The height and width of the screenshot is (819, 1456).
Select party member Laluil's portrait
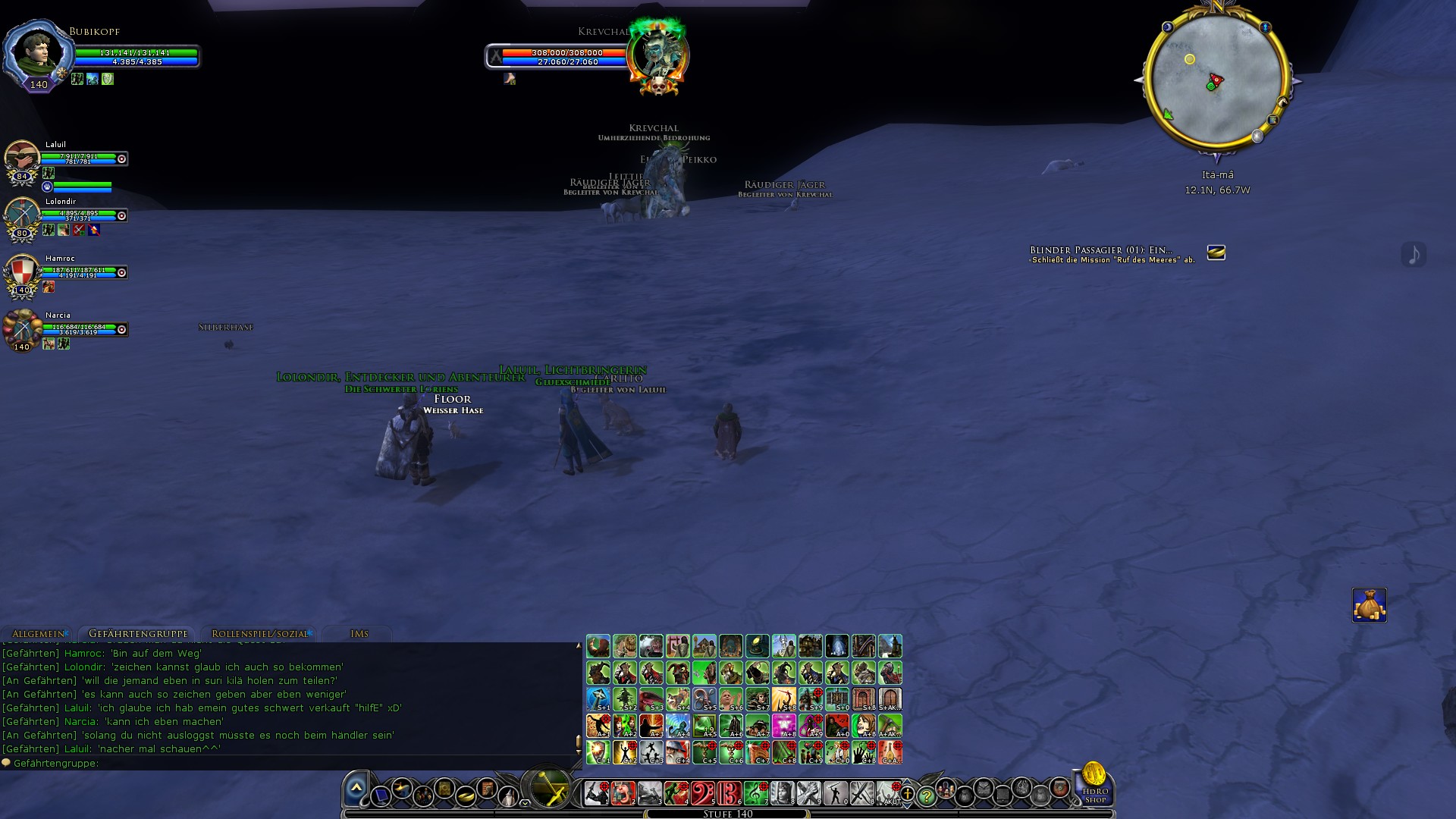click(22, 158)
